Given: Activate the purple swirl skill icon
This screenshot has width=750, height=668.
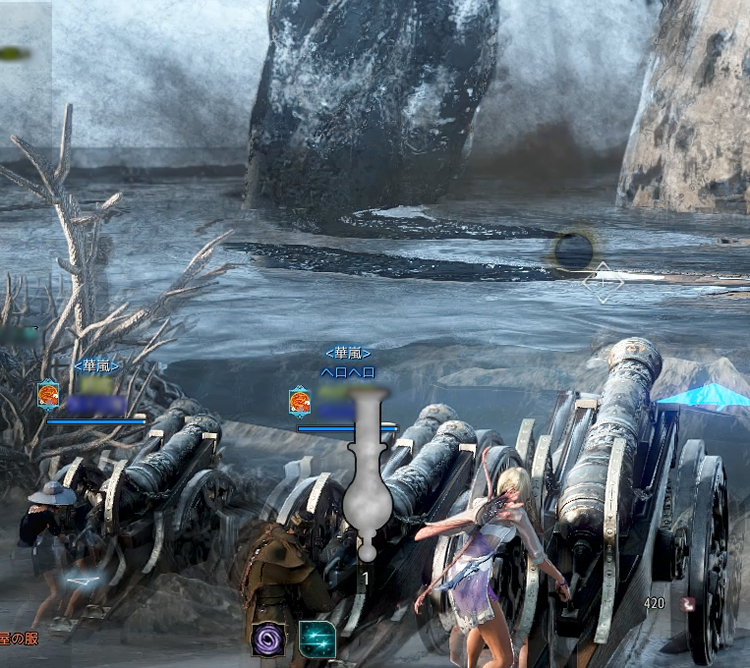Looking at the screenshot, I should tap(268, 640).
